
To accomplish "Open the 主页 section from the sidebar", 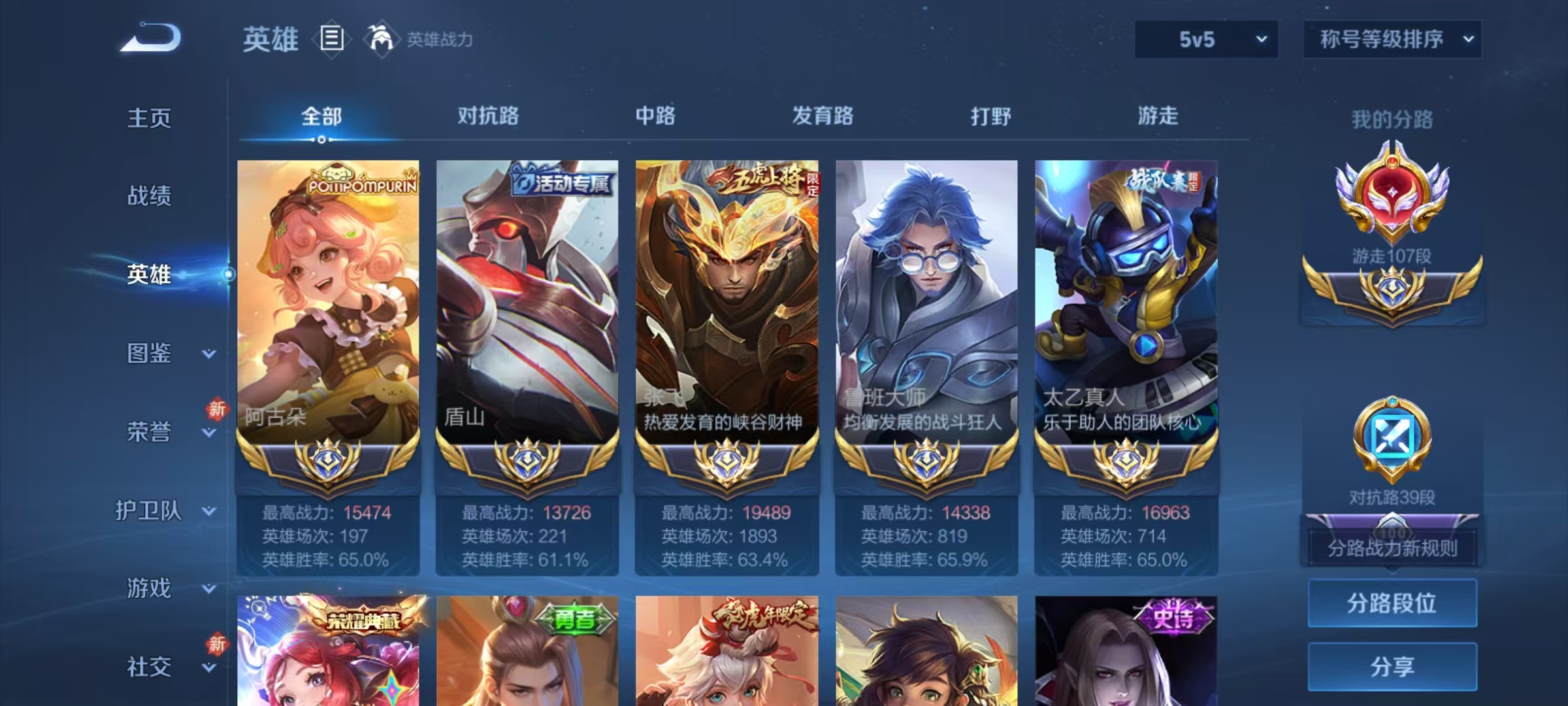I will tap(150, 118).
